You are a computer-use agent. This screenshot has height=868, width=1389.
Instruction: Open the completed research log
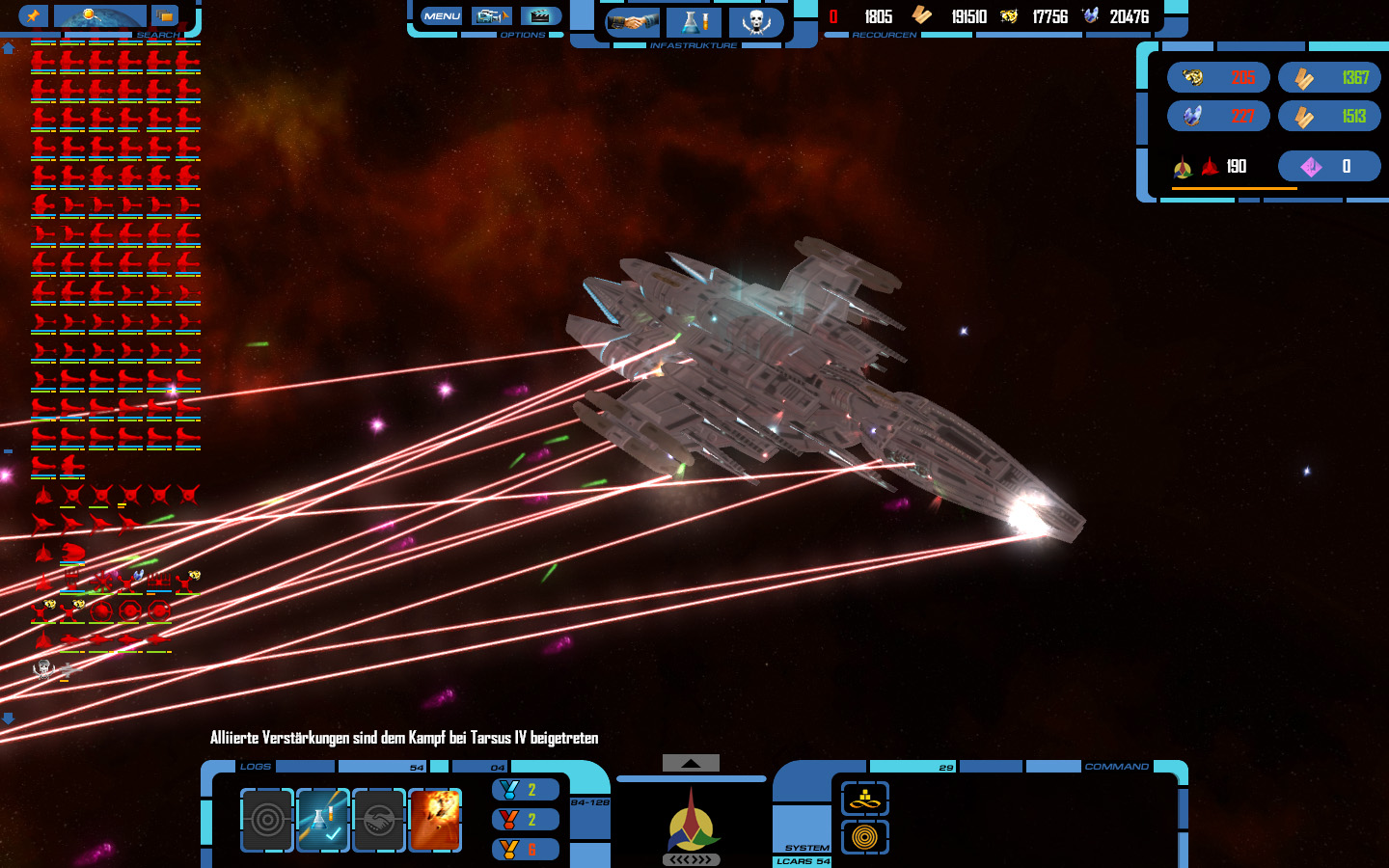323,820
